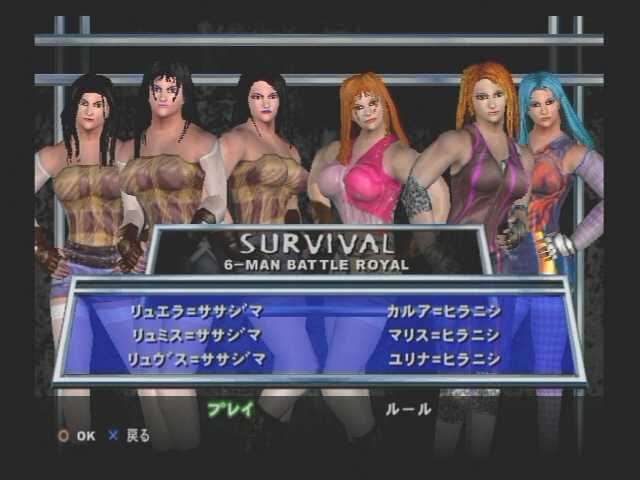
Task: Pick the リュウズ=ササジマ row
Action: [197, 360]
